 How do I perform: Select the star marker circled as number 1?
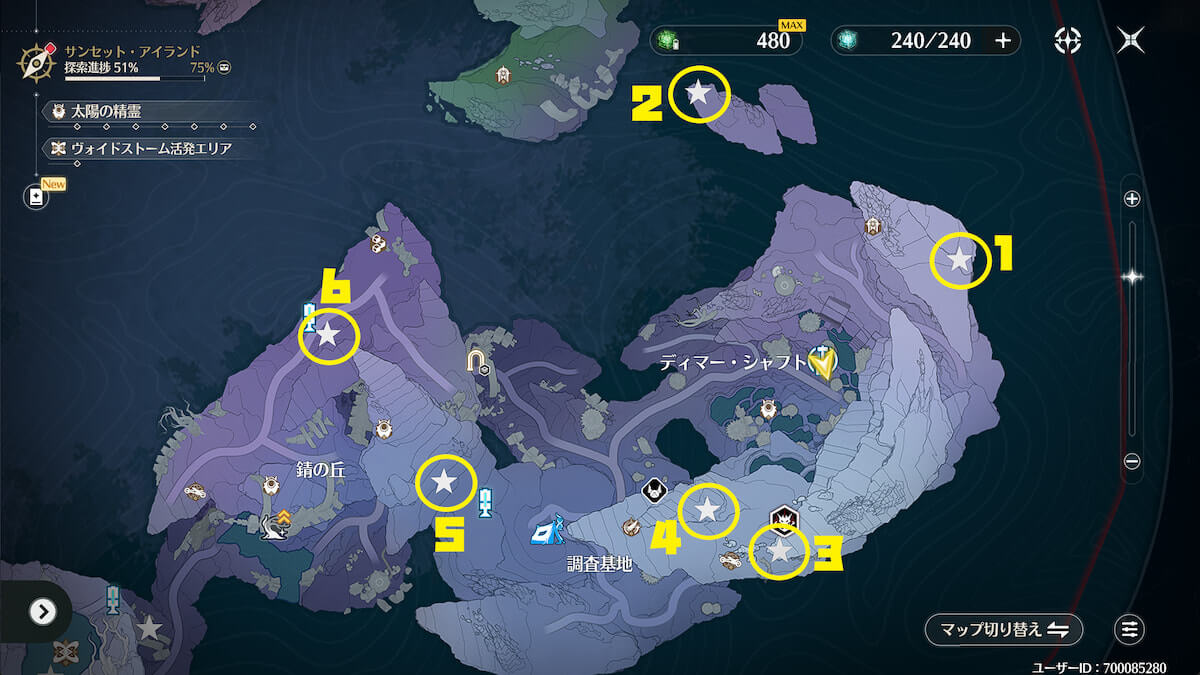(959, 260)
